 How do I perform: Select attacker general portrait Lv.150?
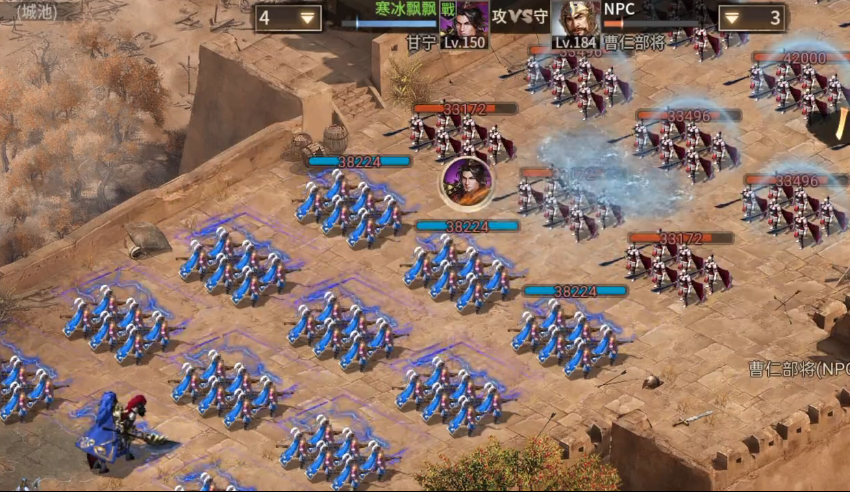point(464,22)
